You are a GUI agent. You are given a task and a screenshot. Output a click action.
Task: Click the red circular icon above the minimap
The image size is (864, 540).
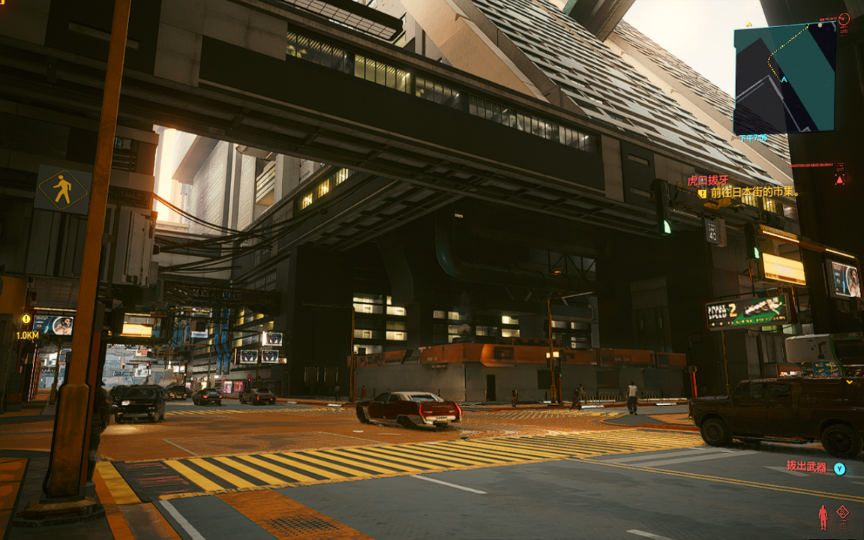845,19
